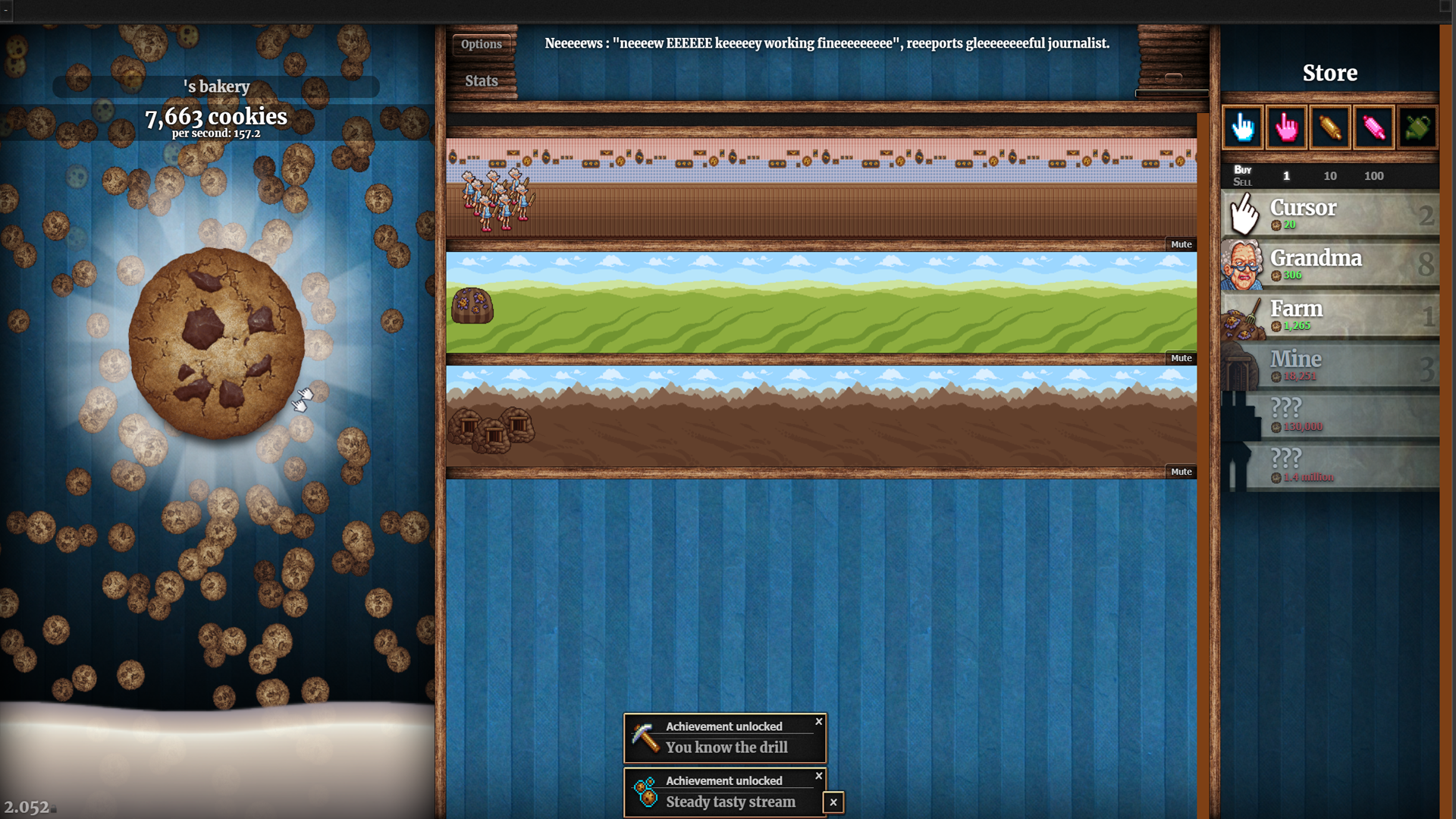Select the pink rolling pin upgrade
The width and height of the screenshot is (1456, 819).
pos(1375,127)
